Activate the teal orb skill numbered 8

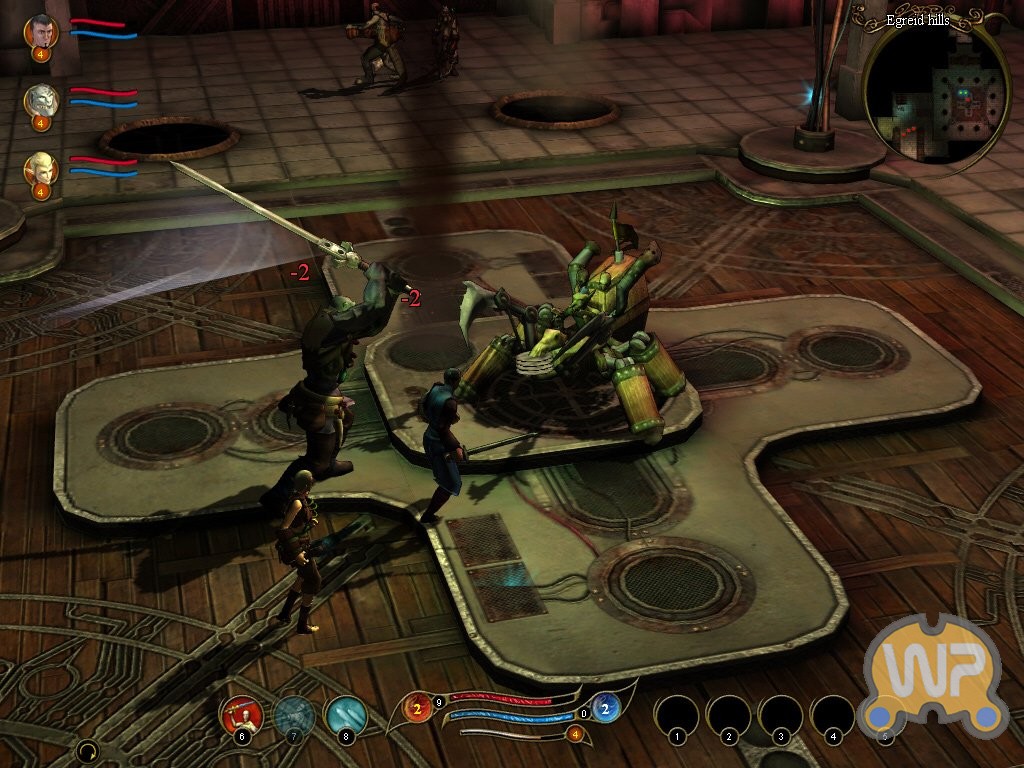pyautogui.click(x=346, y=714)
